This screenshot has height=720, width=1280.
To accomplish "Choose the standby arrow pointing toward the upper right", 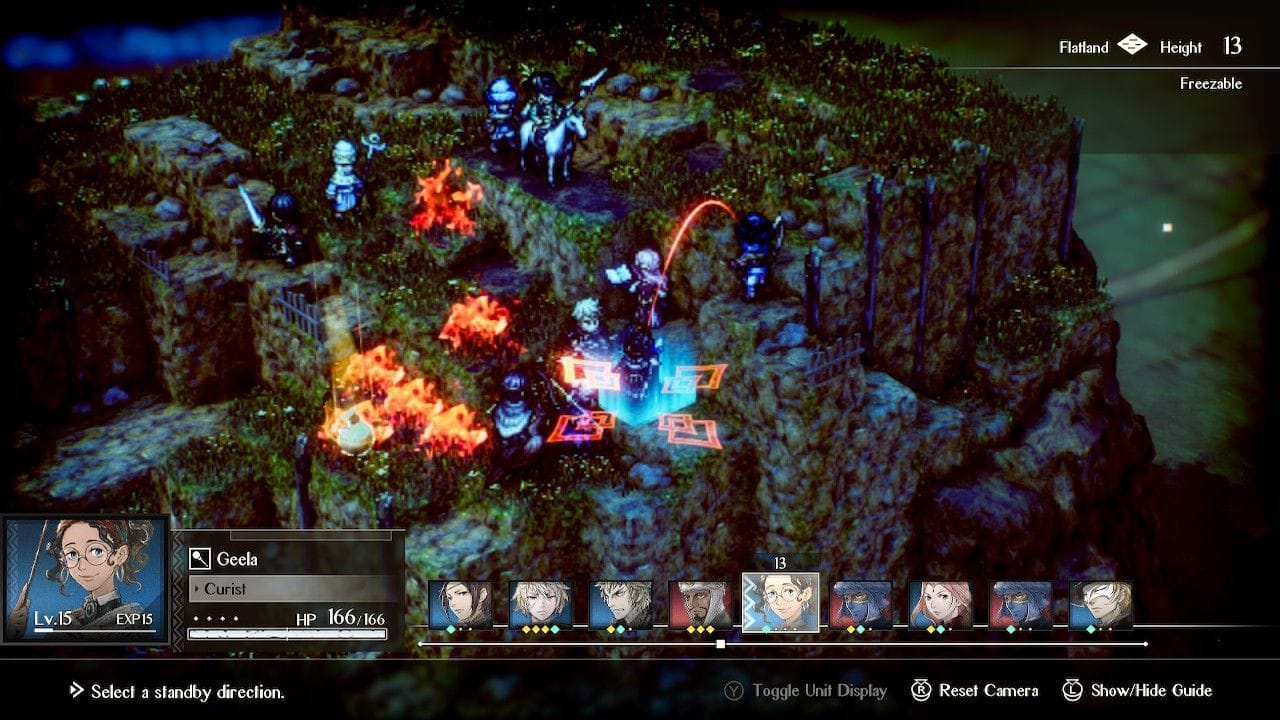I will pyautogui.click(x=693, y=379).
